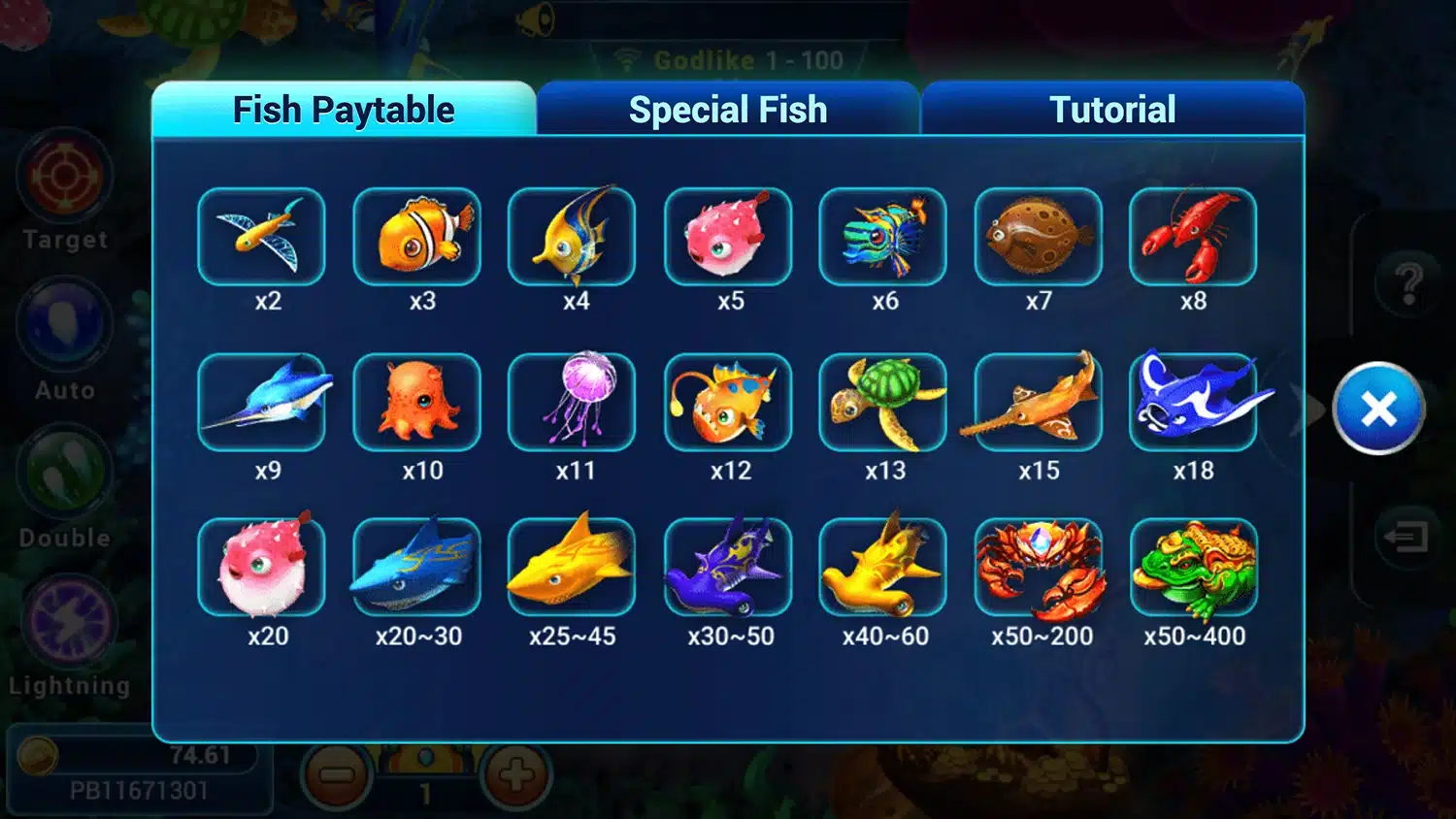This screenshot has width=1456, height=819.
Task: Choose the blue manta ray x18 tile
Action: click(1193, 402)
